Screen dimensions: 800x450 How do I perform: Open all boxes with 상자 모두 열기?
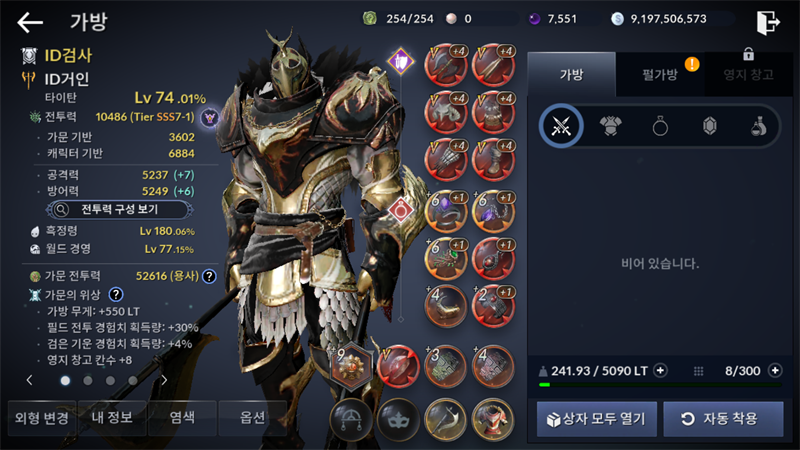[x=597, y=418]
